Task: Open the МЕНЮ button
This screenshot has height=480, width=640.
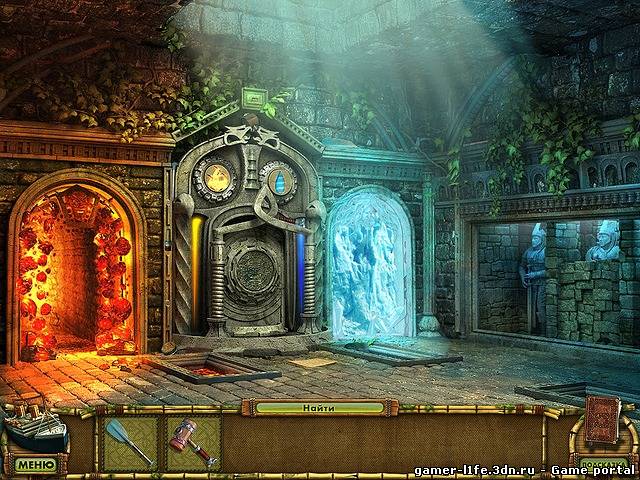Action: [35, 465]
